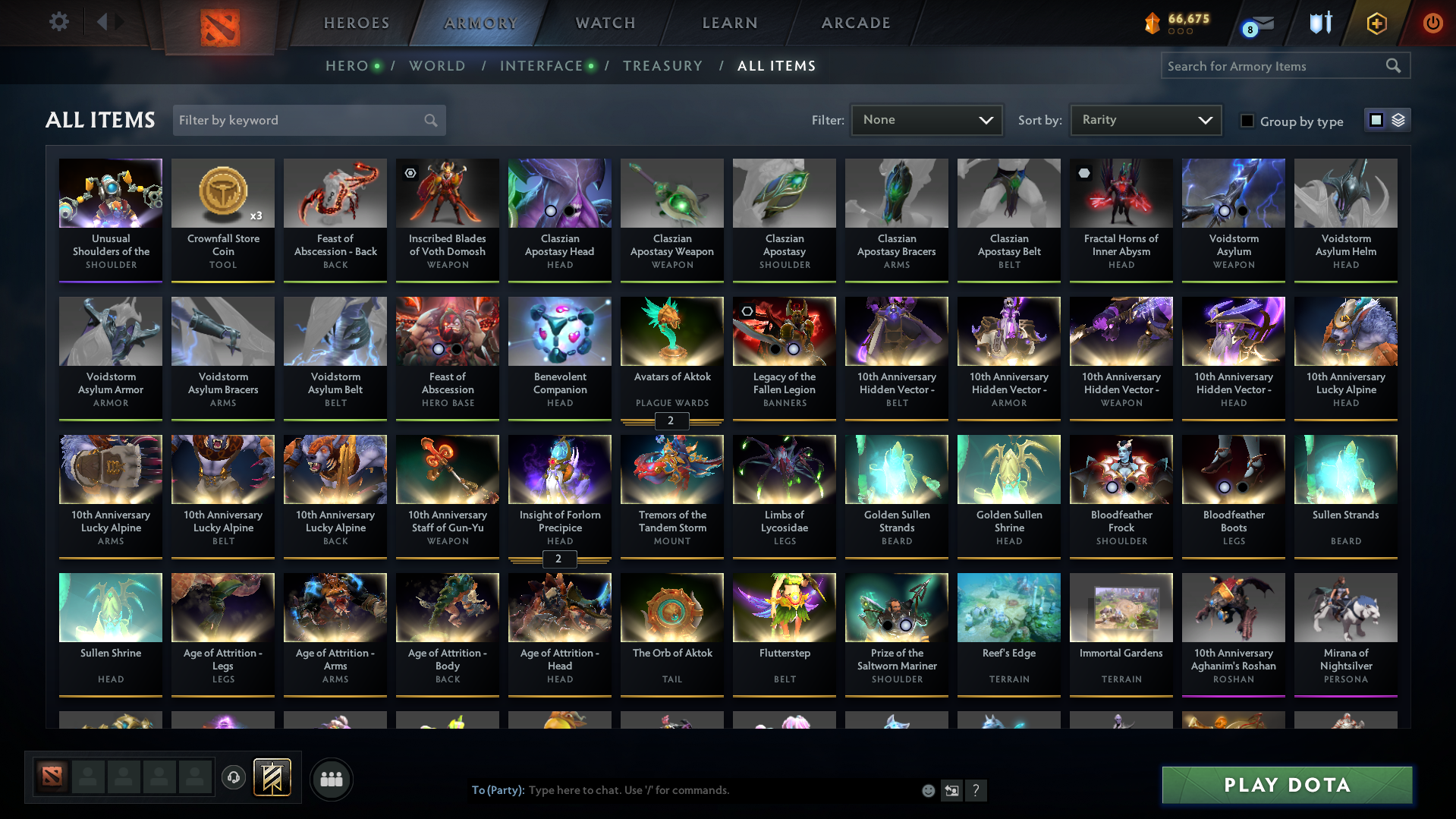Select the grid view toggle
The height and width of the screenshot is (819, 1456).
pos(1376,120)
